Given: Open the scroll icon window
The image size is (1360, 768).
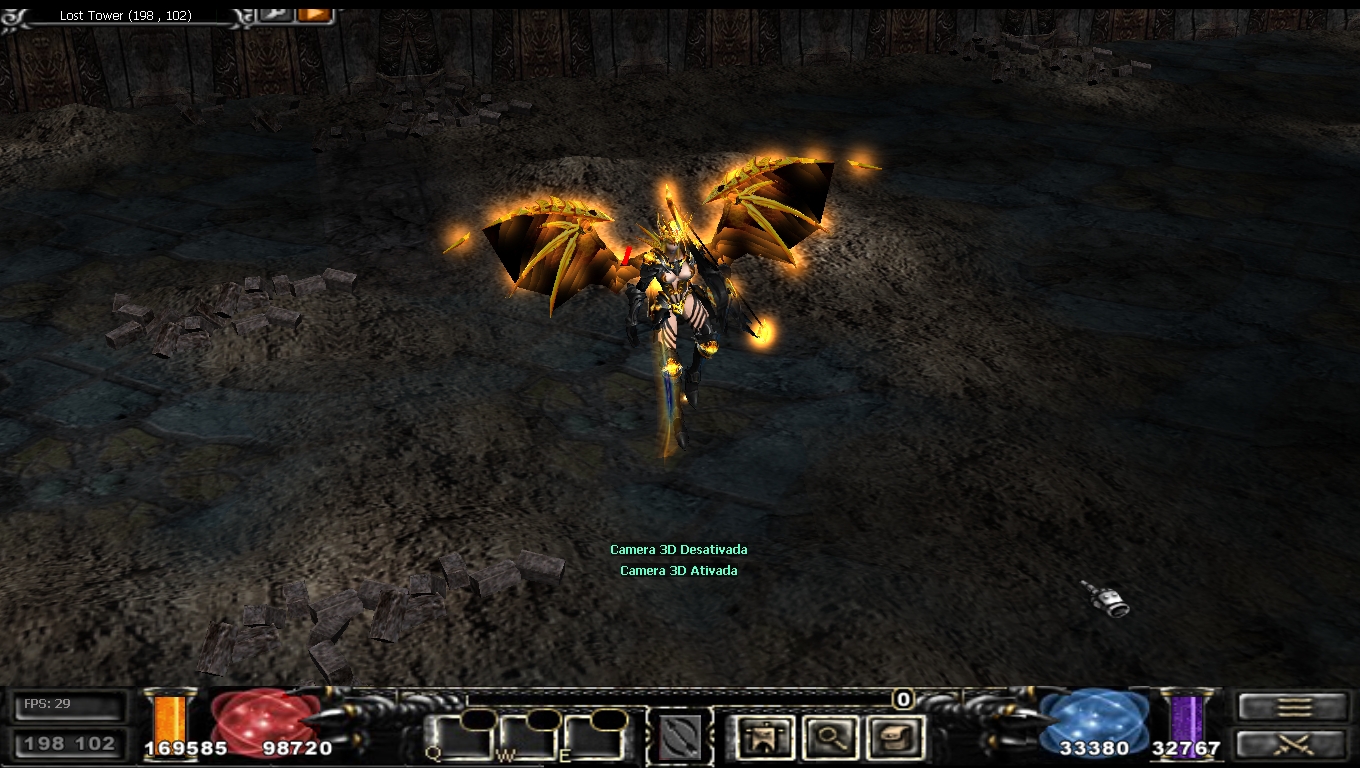Looking at the screenshot, I should pos(893,738).
